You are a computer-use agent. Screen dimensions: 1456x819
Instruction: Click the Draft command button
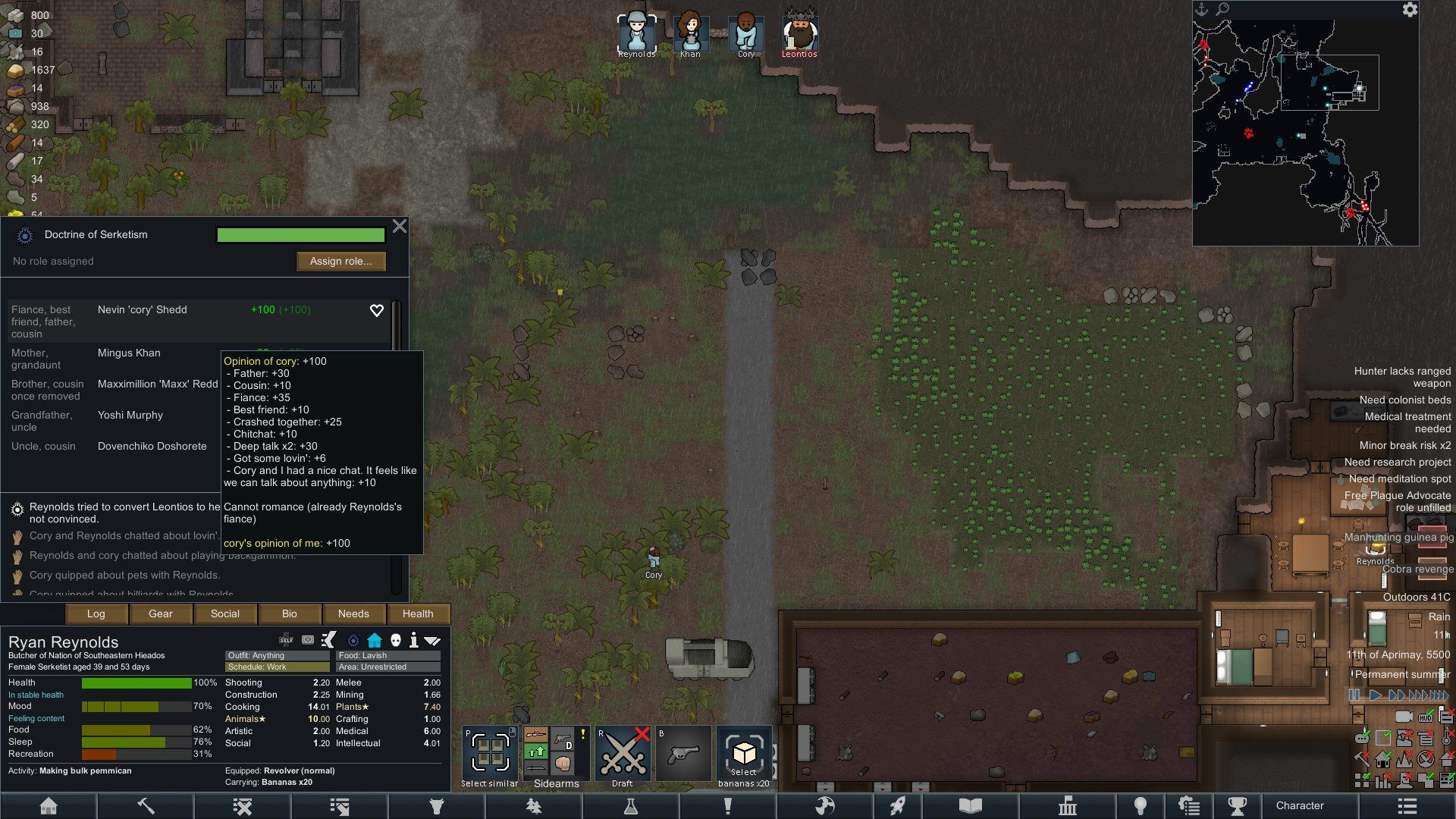pos(623,755)
